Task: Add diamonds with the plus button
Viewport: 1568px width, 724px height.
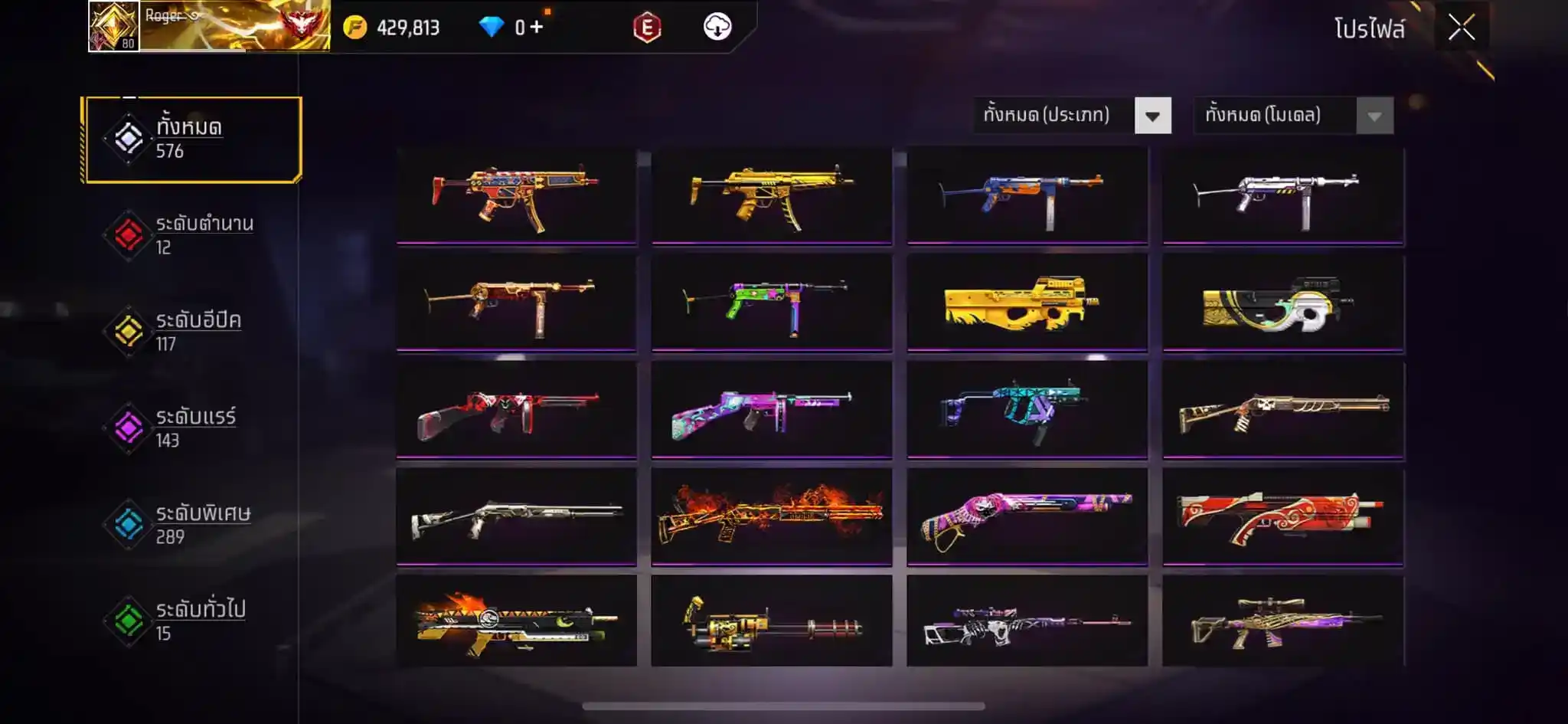Action: coord(536,28)
